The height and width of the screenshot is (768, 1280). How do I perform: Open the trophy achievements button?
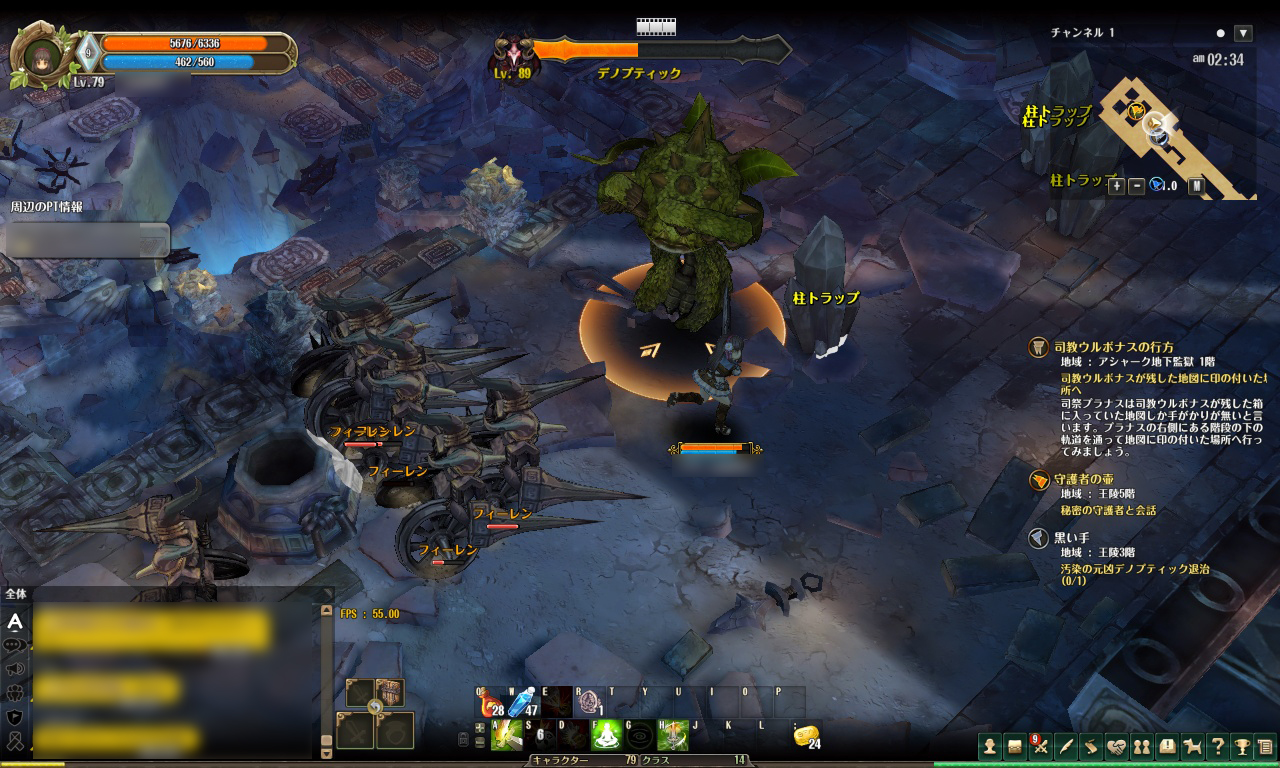tap(1242, 746)
